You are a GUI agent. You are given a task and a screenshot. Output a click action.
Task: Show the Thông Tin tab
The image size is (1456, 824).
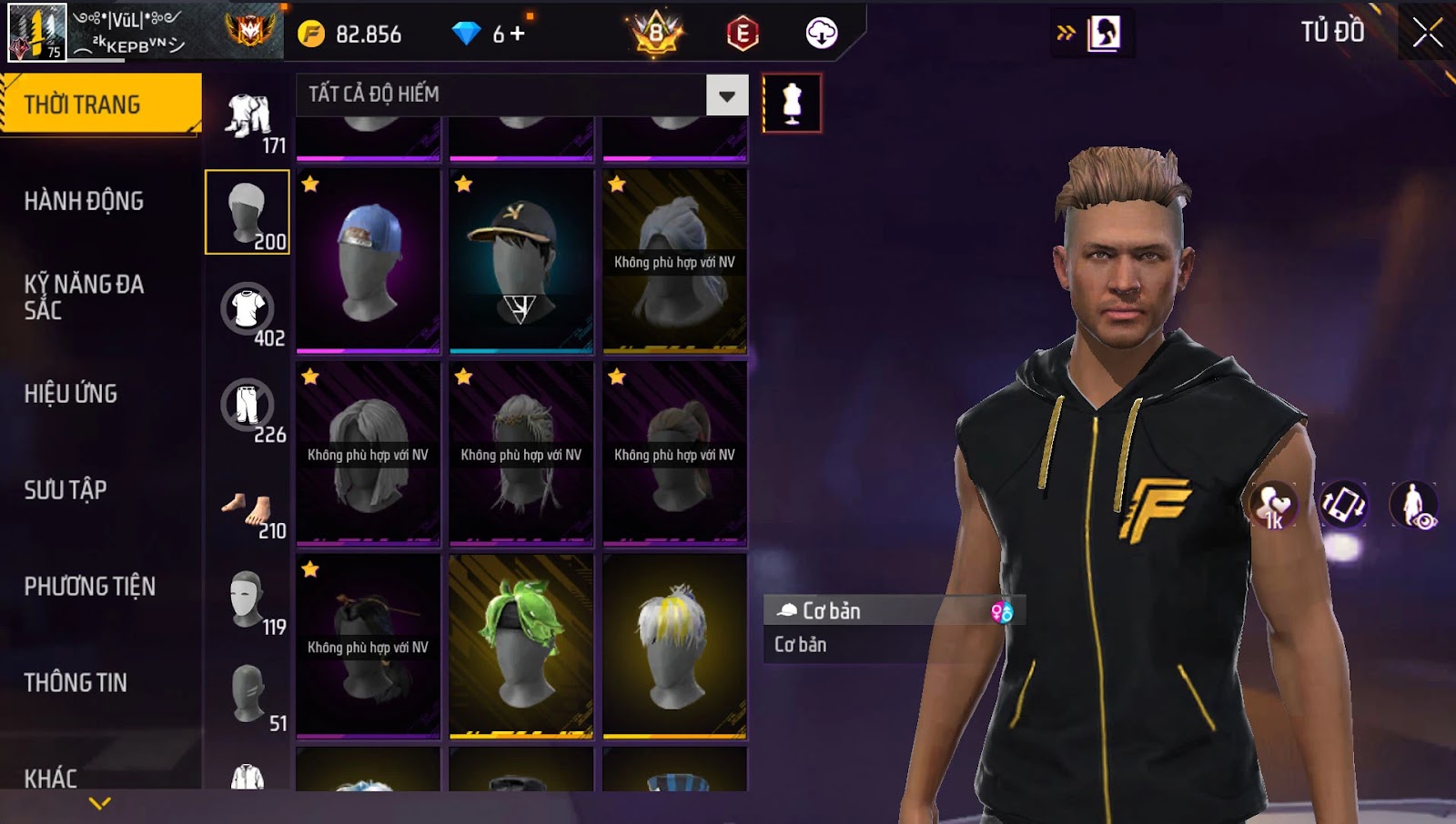coord(76,683)
